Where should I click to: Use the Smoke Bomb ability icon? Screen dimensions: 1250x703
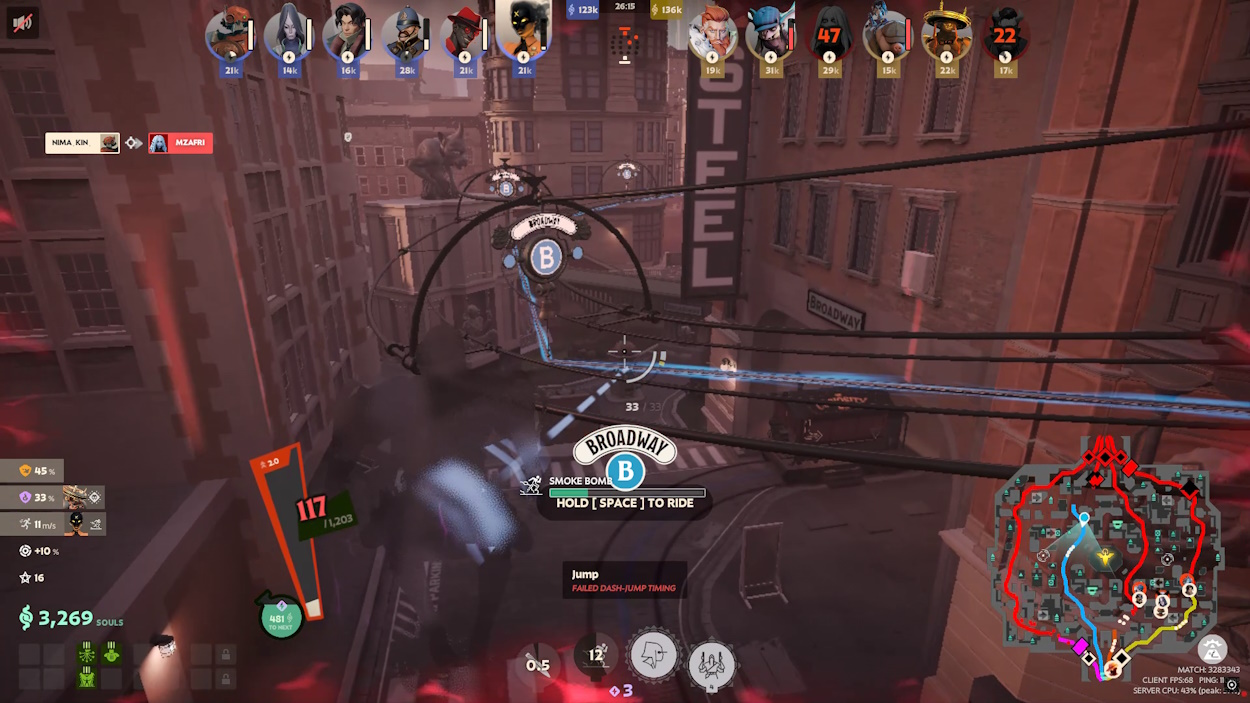pyautogui.click(x=597, y=657)
